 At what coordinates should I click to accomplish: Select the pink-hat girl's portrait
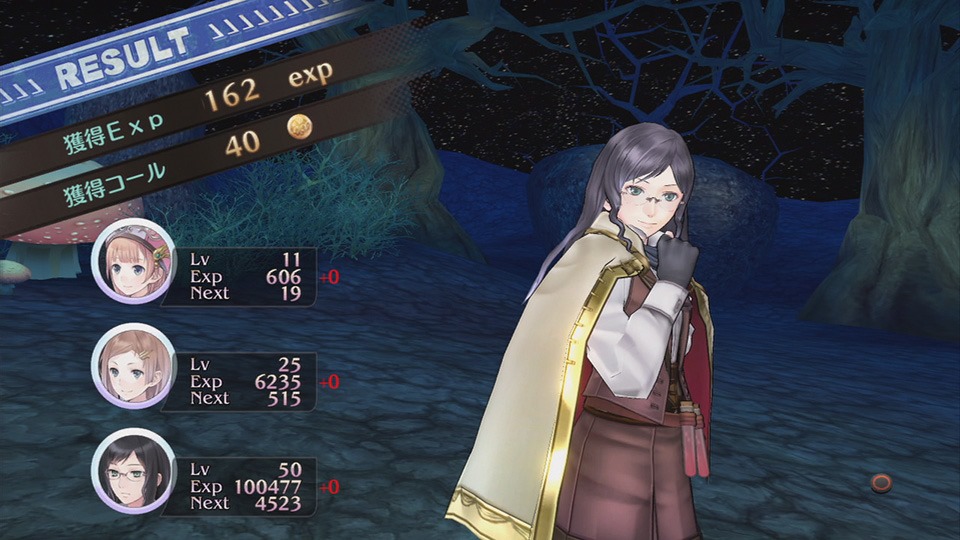click(133, 261)
